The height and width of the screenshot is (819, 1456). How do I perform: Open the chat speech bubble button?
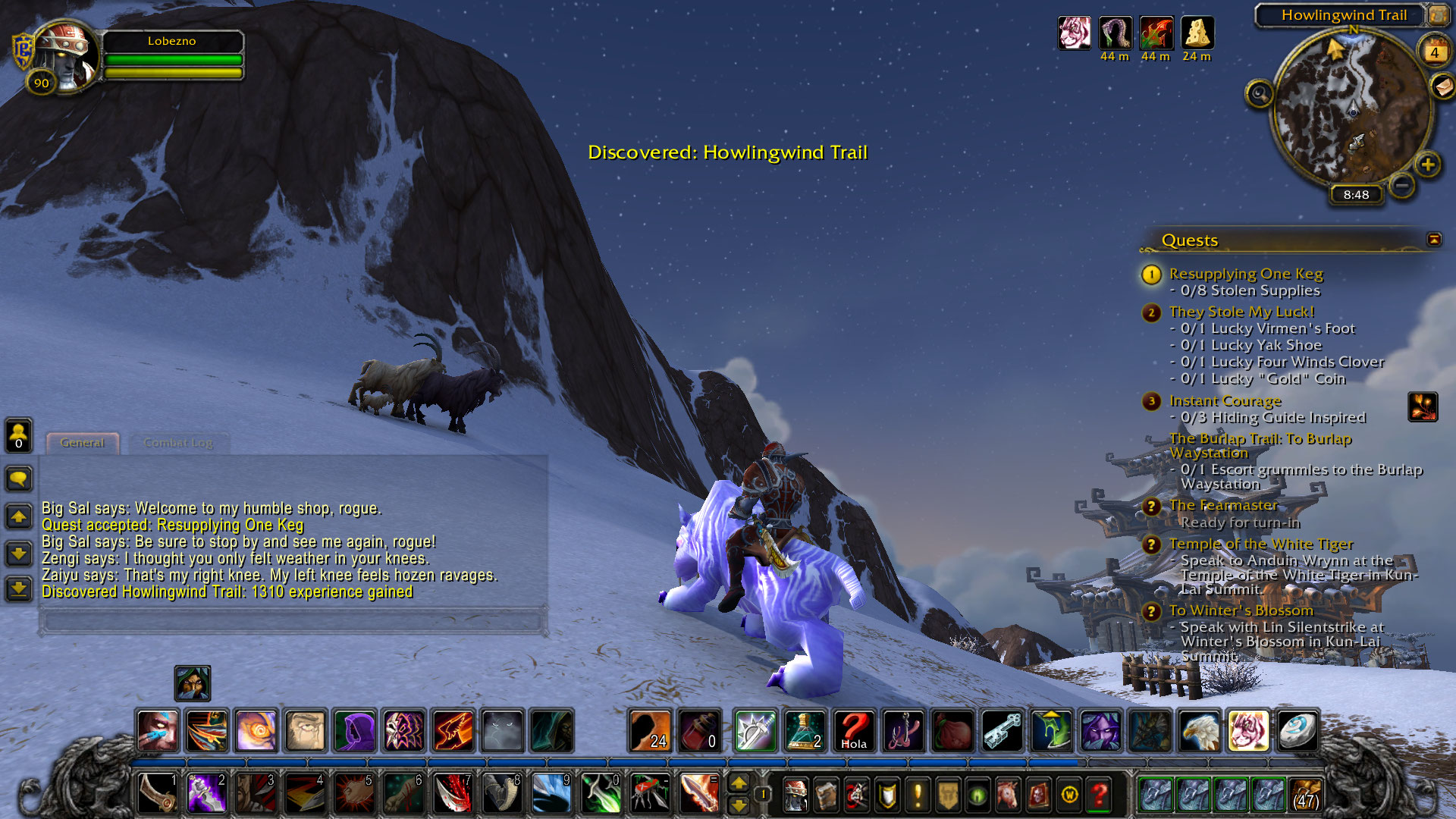(19, 479)
